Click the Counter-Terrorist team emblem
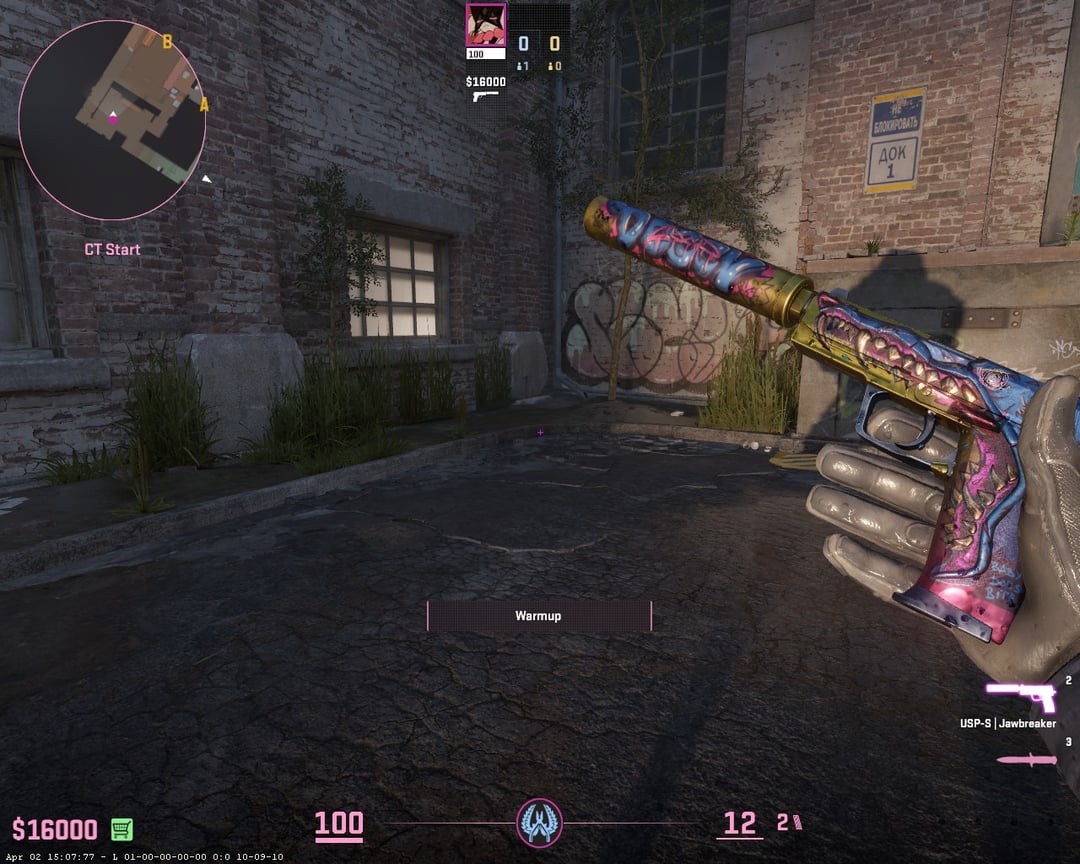This screenshot has width=1080, height=864. (540, 823)
